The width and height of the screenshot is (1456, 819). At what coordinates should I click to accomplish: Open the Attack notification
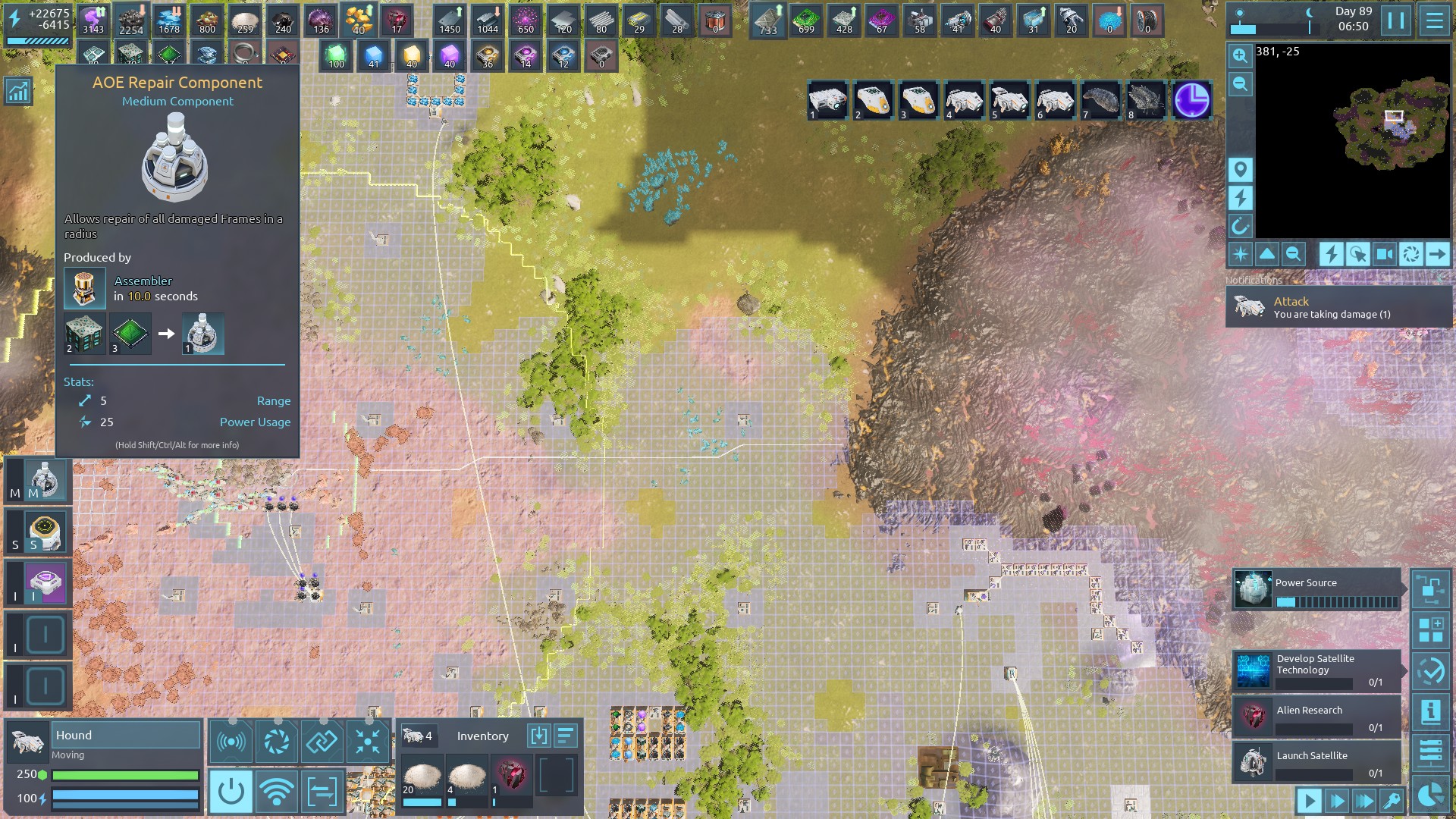1338,307
